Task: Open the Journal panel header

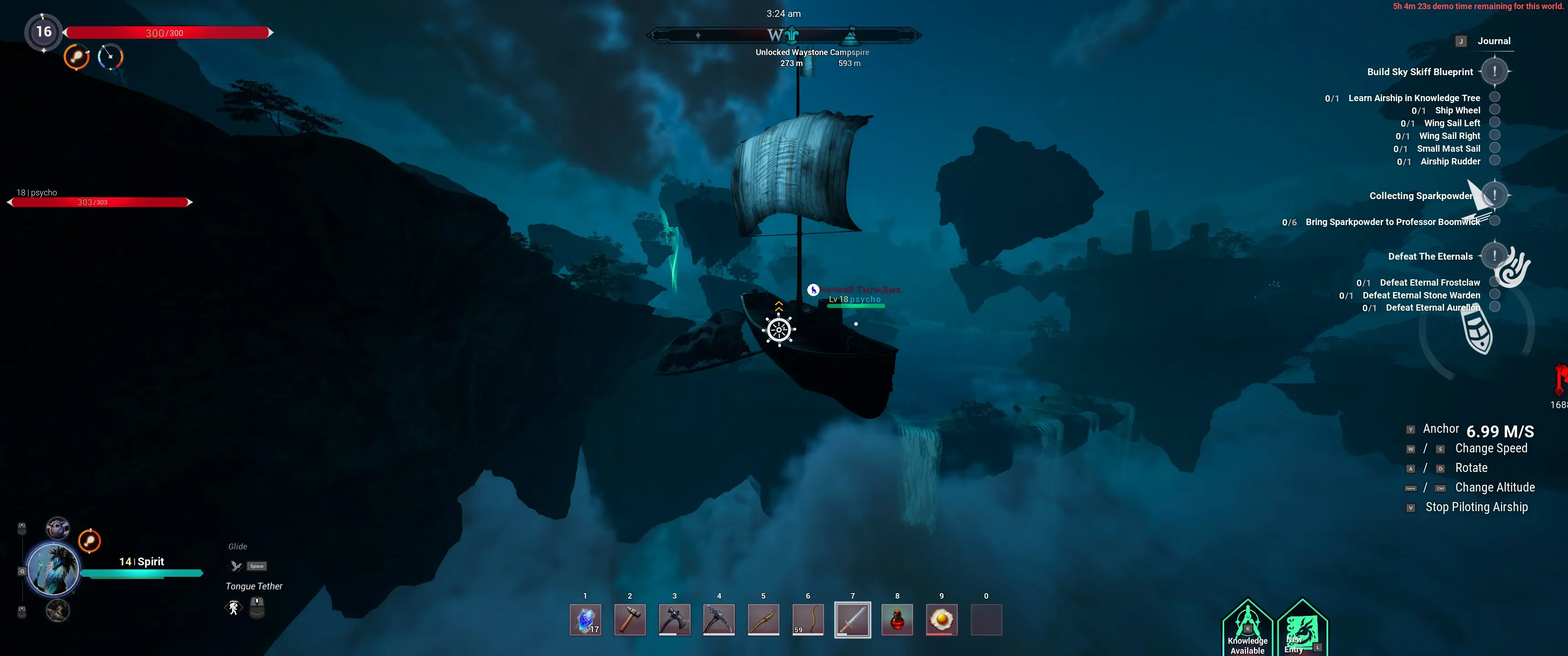Action: [1493, 41]
